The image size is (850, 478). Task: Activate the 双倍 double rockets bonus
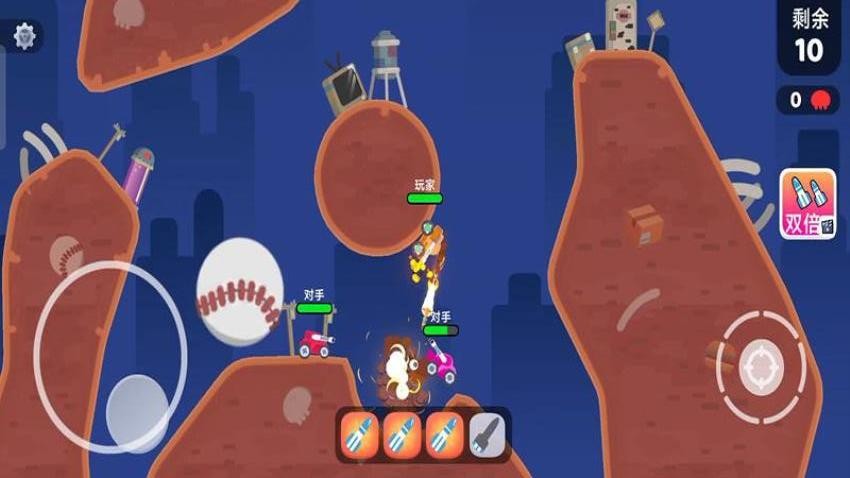pyautogui.click(x=807, y=204)
